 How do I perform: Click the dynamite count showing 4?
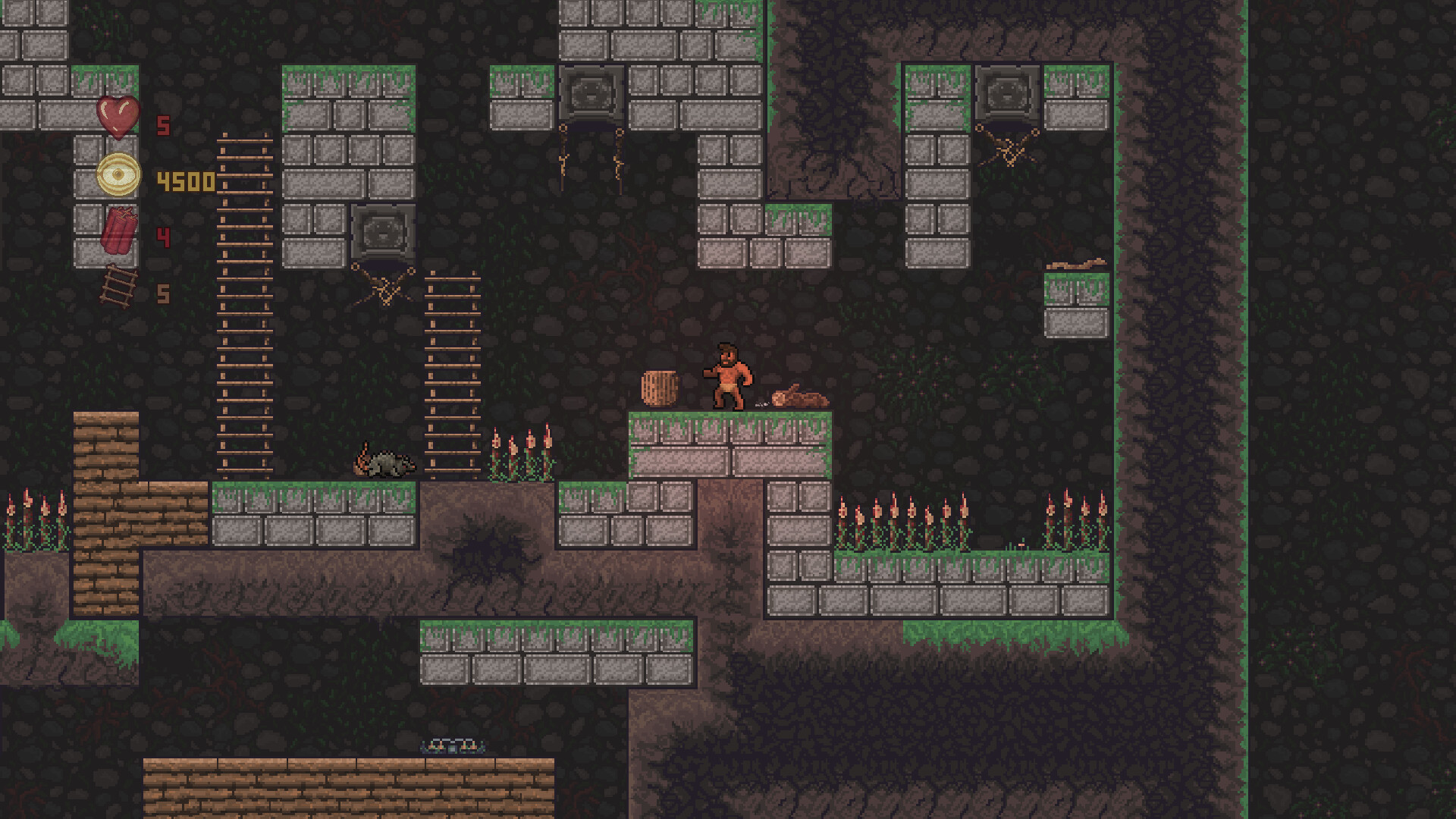[162, 235]
